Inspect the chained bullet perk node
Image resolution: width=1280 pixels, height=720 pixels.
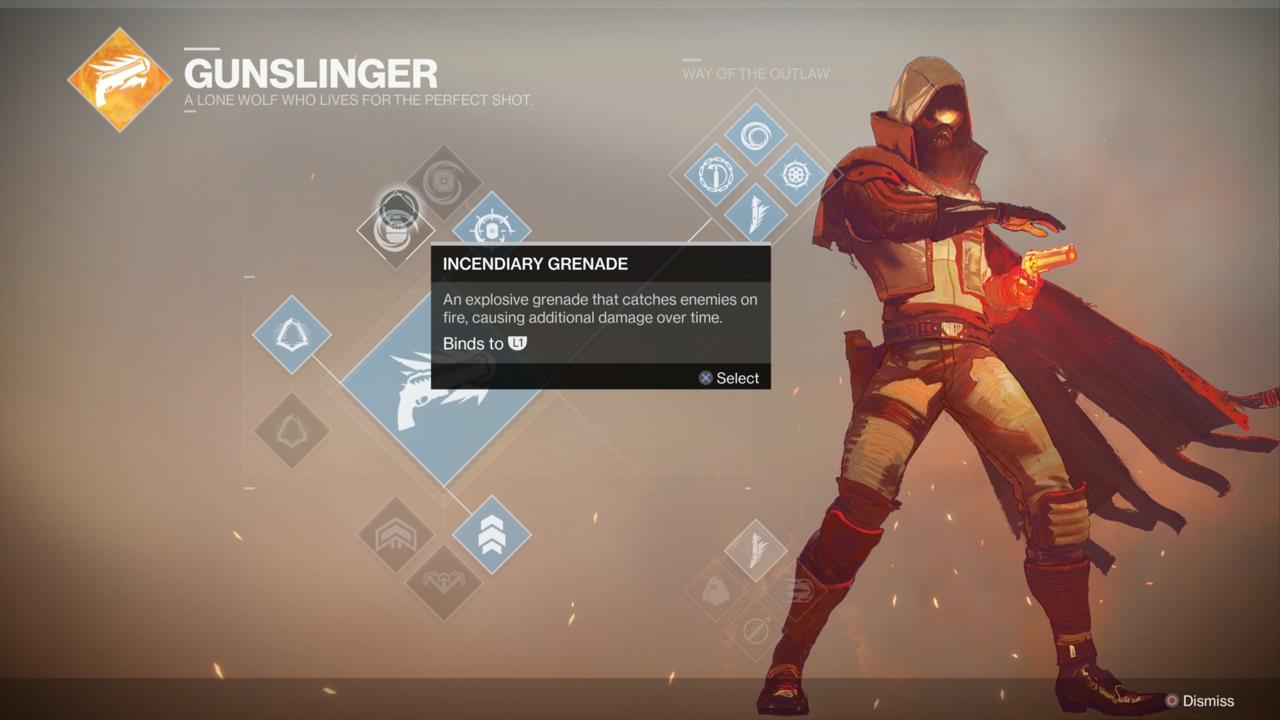[716, 175]
